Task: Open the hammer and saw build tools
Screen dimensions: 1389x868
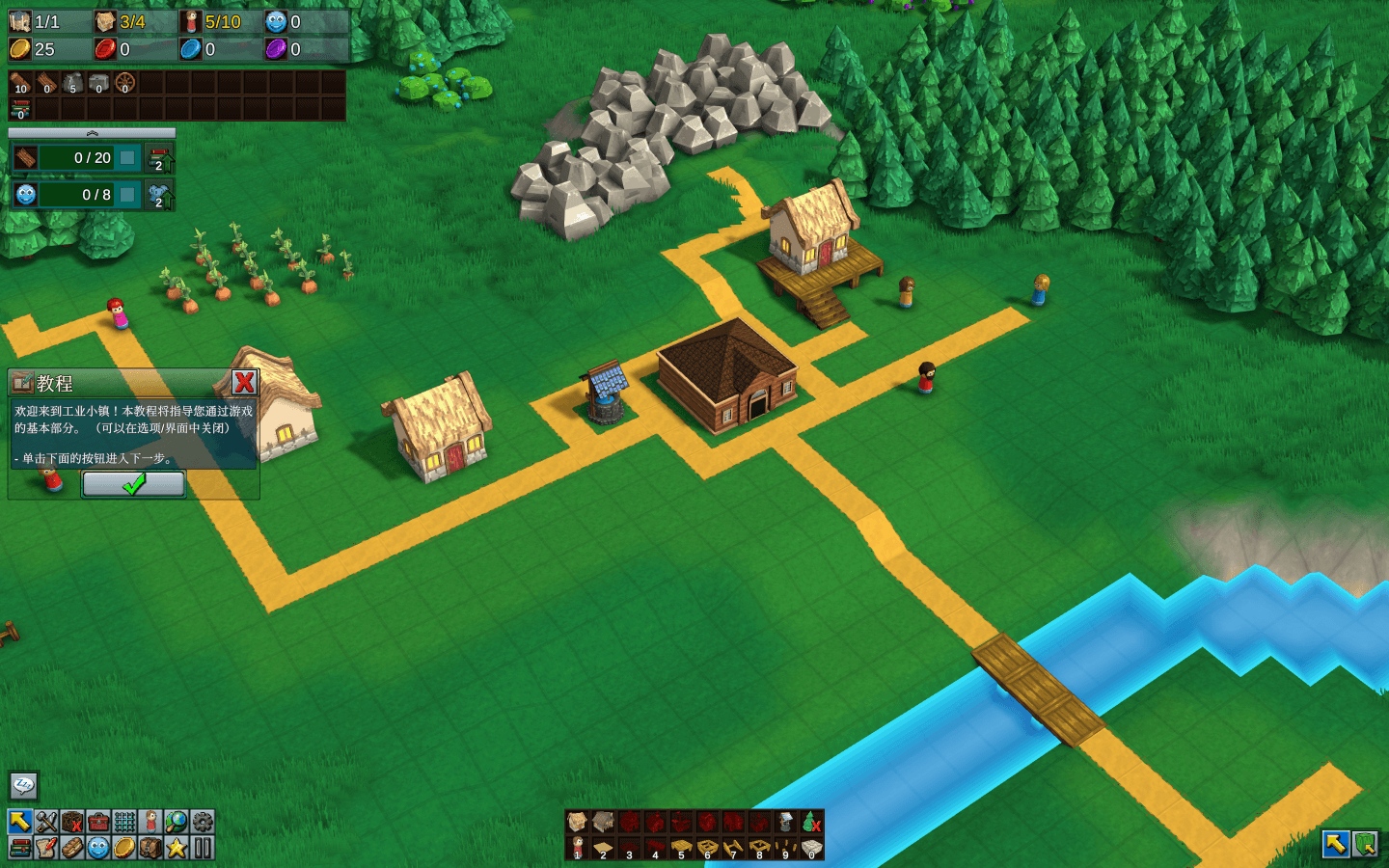Action: click(46, 822)
